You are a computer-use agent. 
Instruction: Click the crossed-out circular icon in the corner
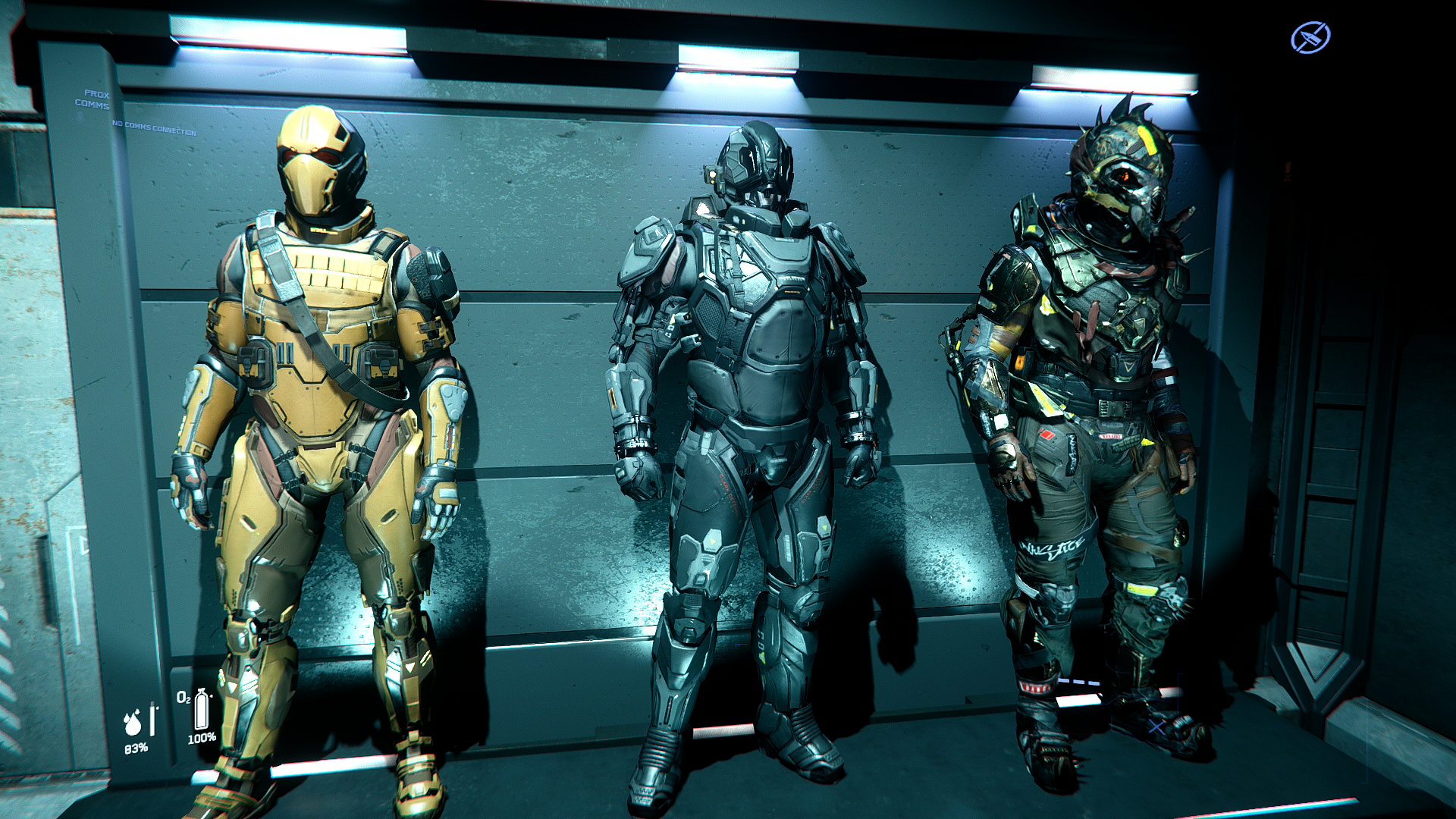click(1310, 38)
